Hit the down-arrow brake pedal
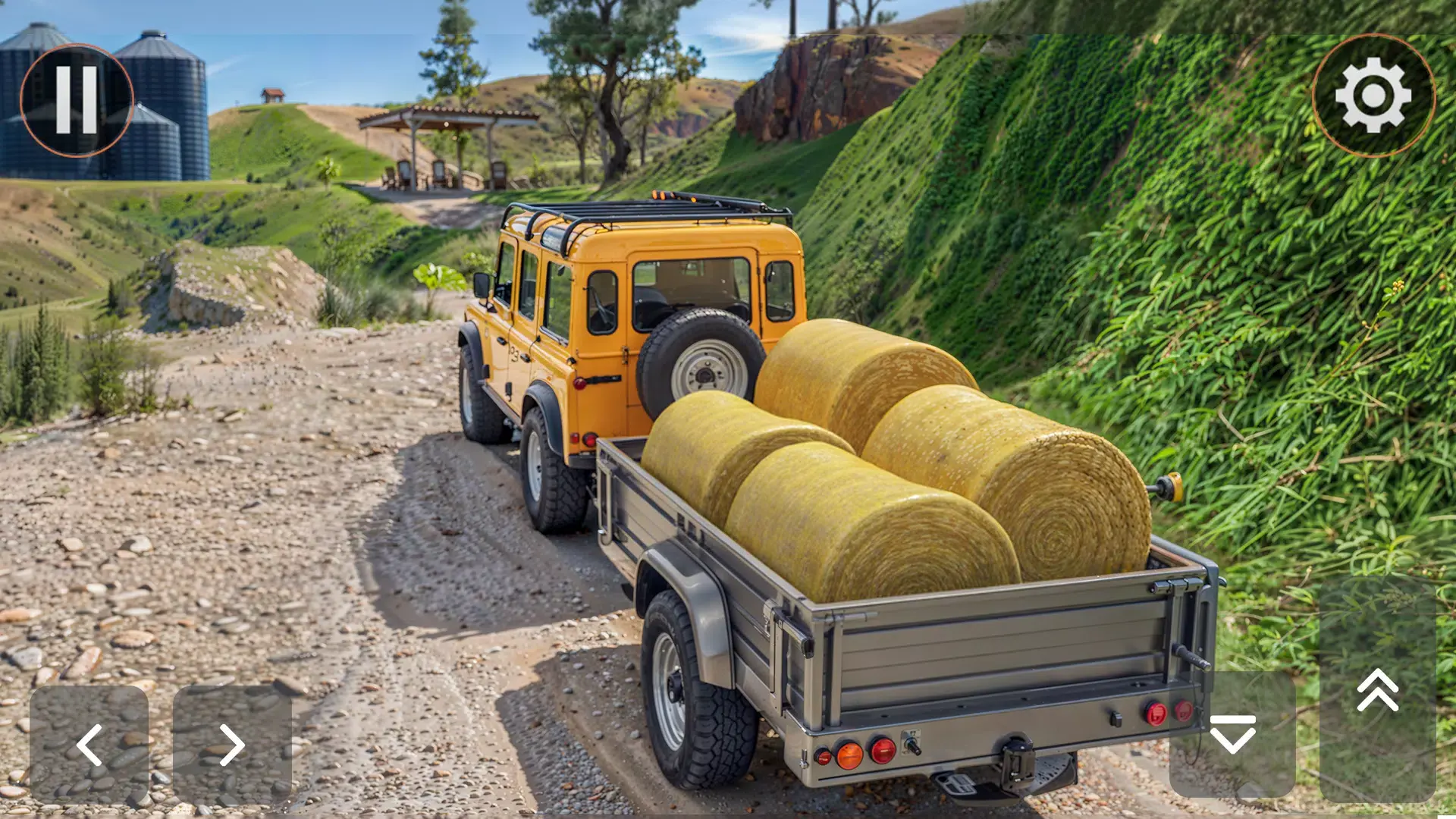1456x819 pixels. 1232,733
